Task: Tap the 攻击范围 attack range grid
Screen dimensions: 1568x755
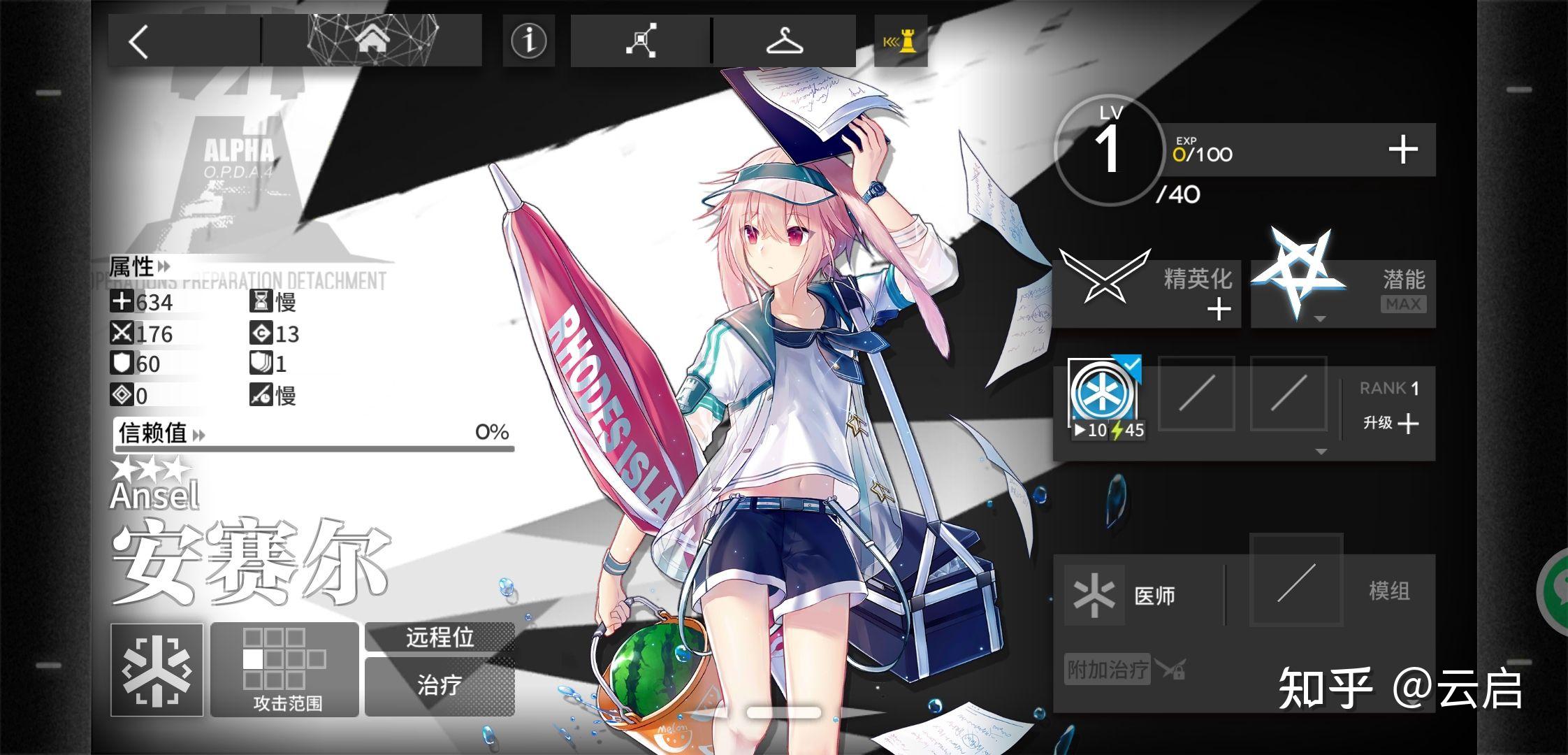Action: 283,666
